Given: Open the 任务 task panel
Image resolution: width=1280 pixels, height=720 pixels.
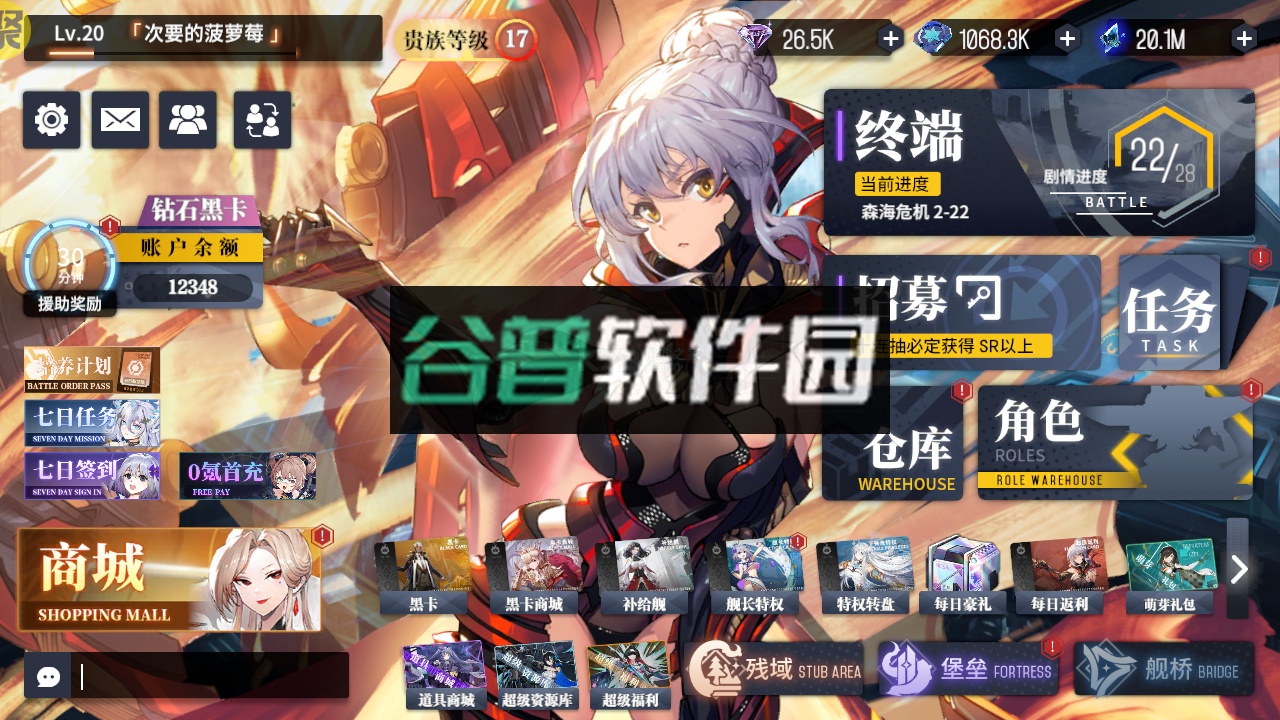Looking at the screenshot, I should [1168, 310].
